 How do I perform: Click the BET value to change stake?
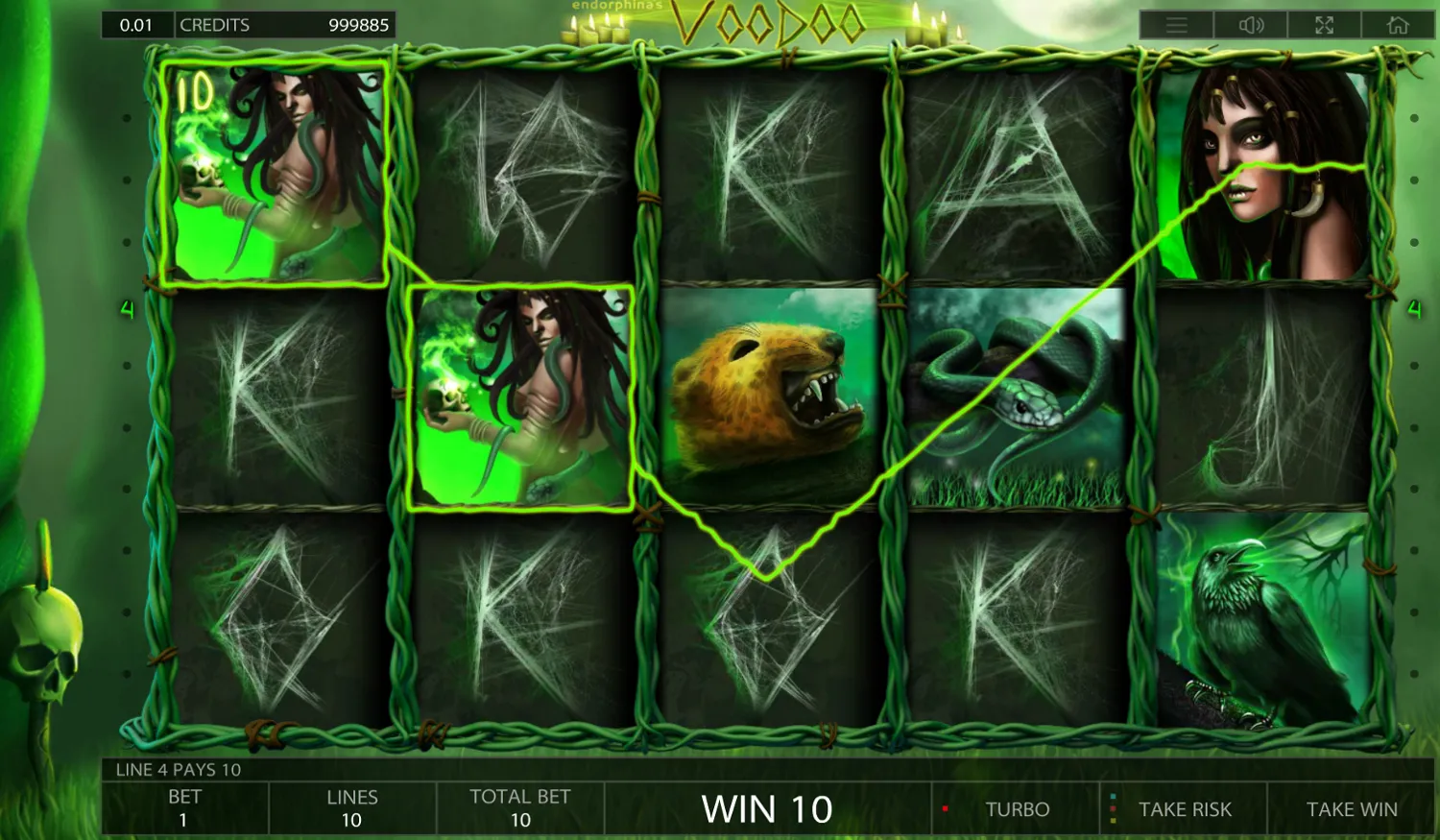[184, 807]
